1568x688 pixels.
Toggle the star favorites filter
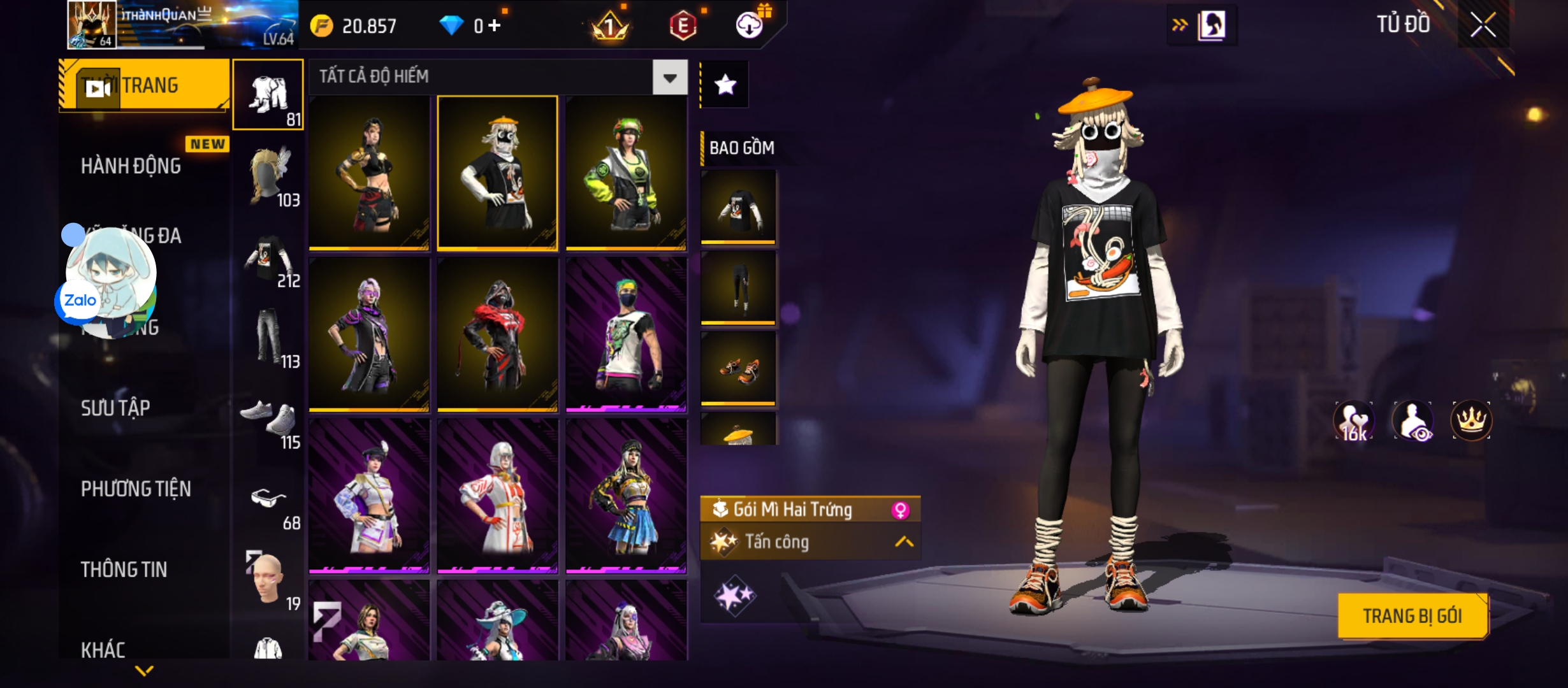[725, 85]
